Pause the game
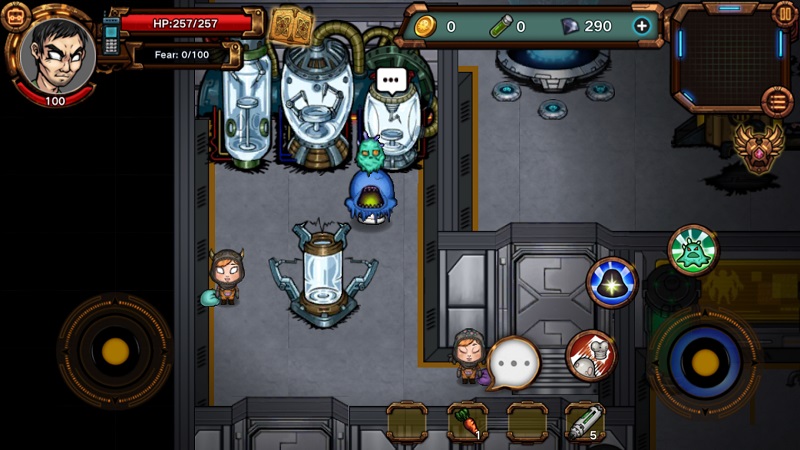Image resolution: width=800 pixels, height=450 pixels. point(785,14)
